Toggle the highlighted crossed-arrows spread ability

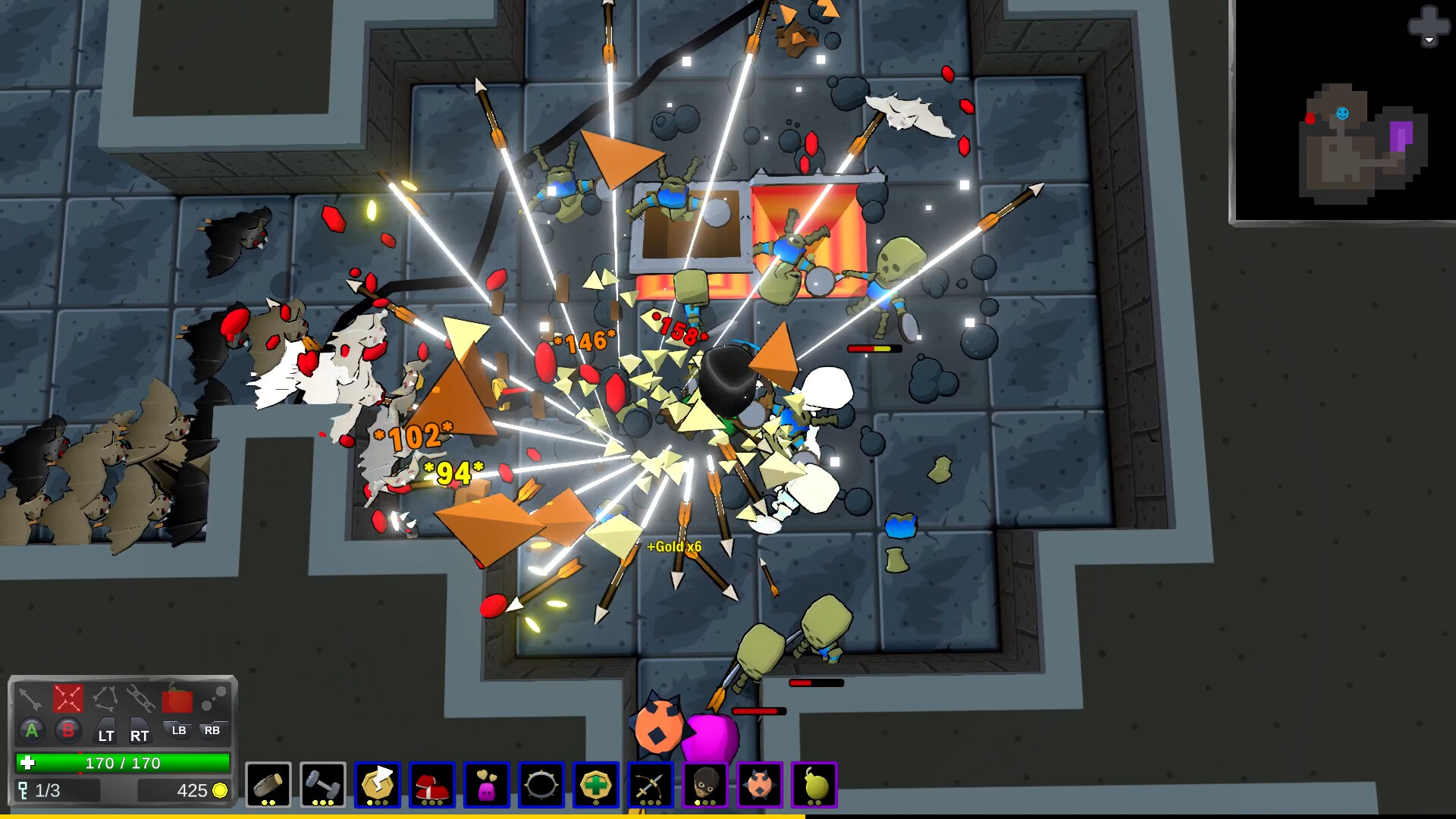[67, 700]
